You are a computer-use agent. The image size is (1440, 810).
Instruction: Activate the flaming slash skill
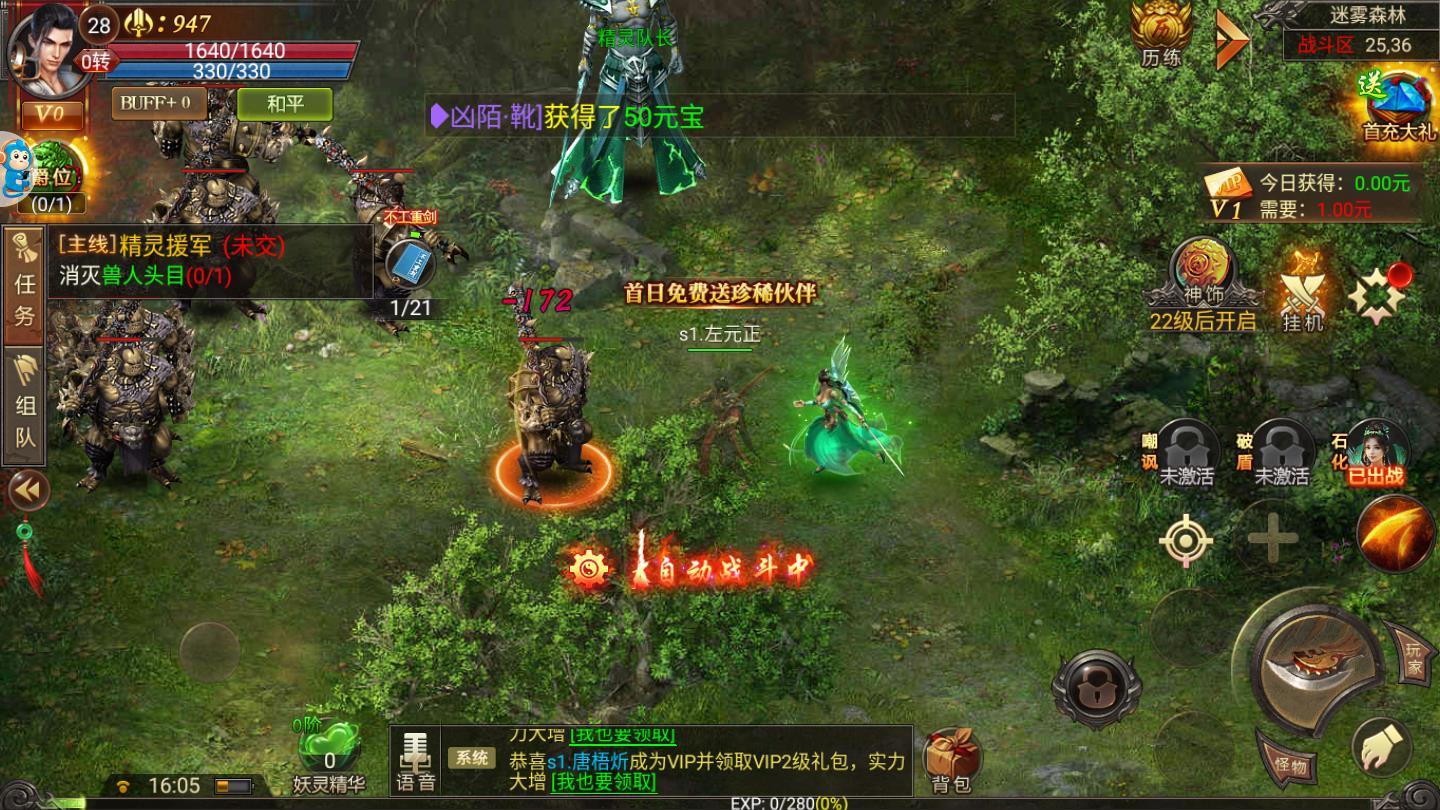pos(1397,534)
